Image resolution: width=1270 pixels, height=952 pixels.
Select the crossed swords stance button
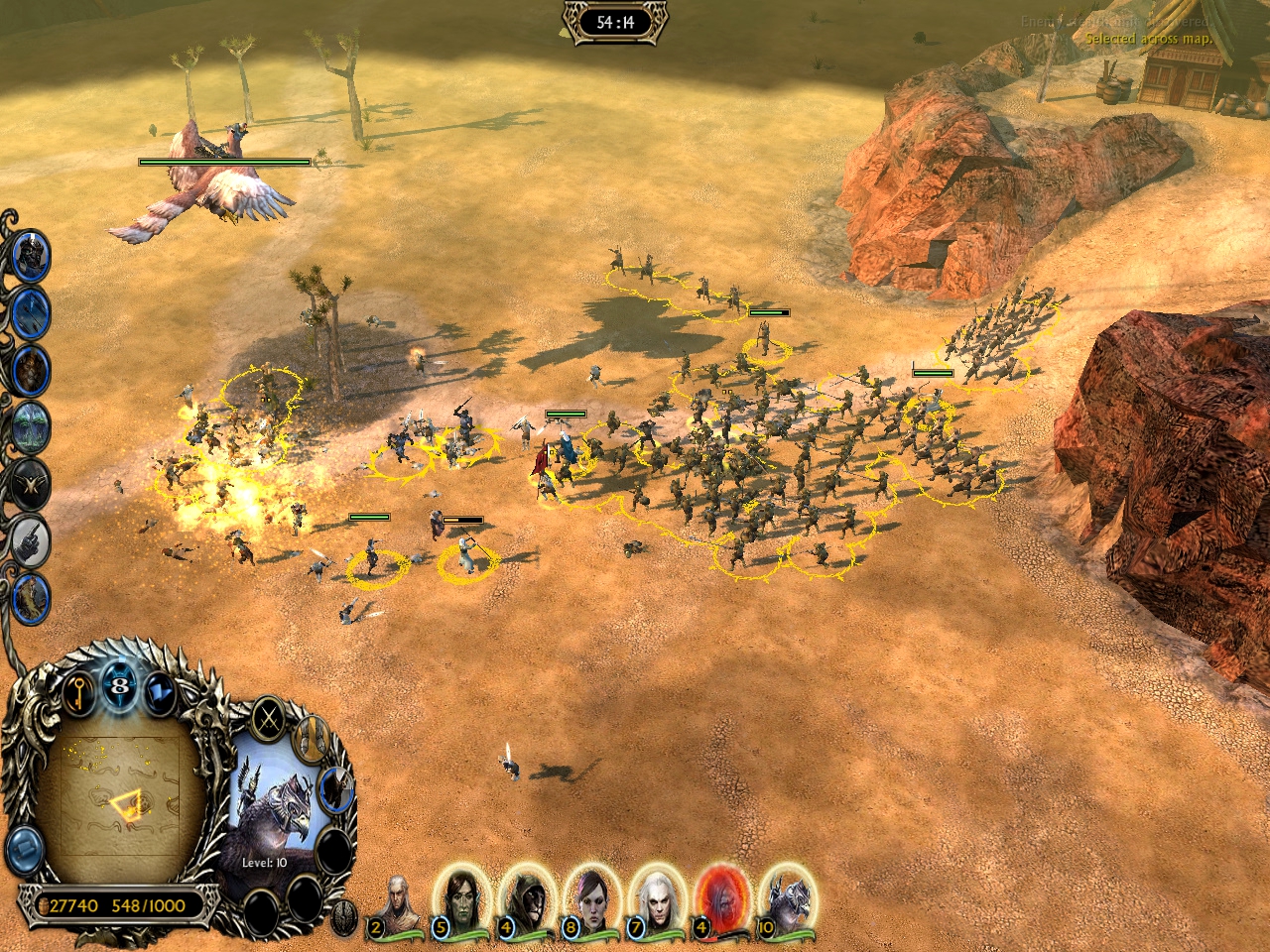(x=268, y=718)
